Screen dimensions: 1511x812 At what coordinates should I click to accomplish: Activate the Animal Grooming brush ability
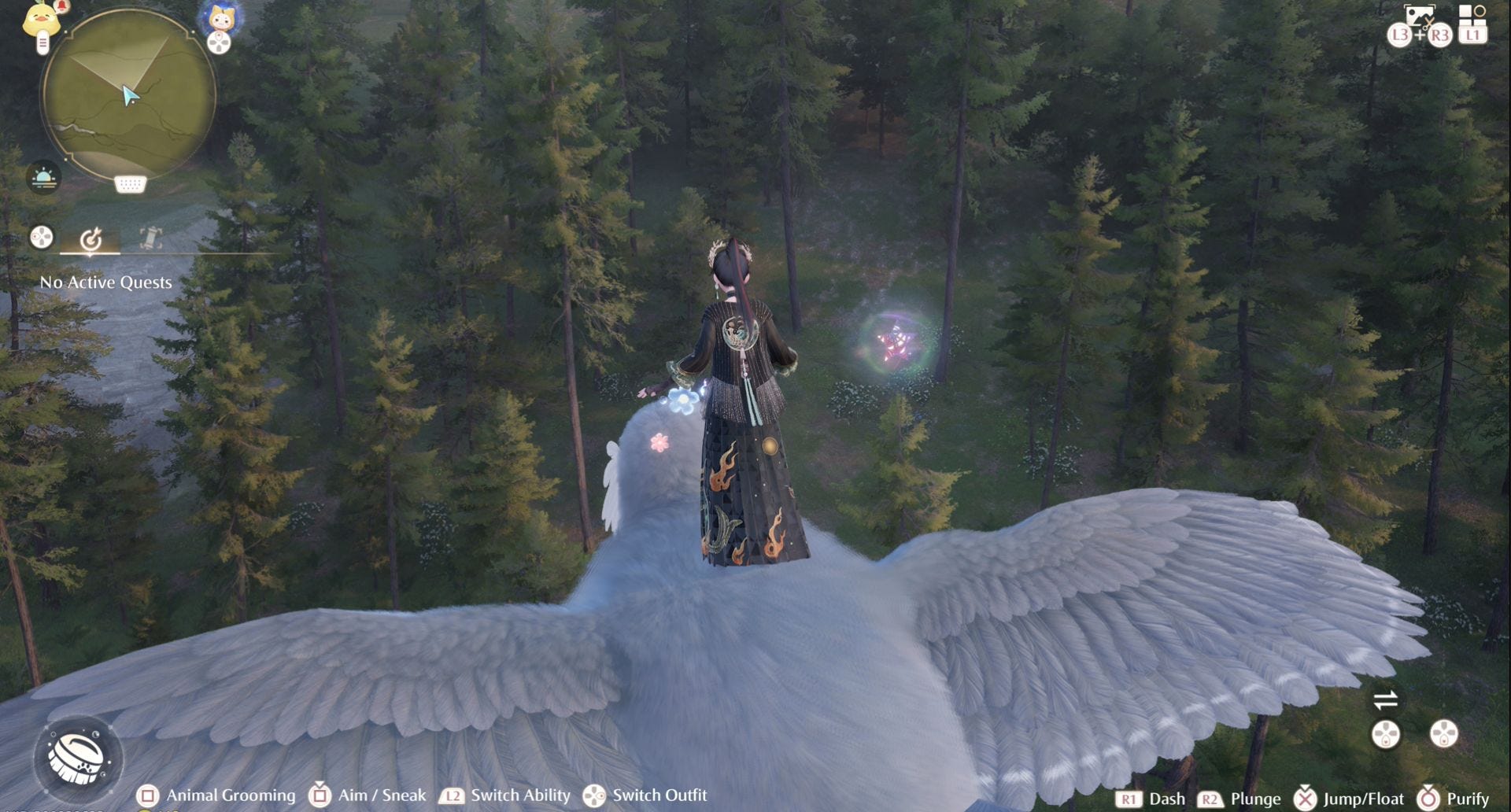pyautogui.click(x=78, y=757)
